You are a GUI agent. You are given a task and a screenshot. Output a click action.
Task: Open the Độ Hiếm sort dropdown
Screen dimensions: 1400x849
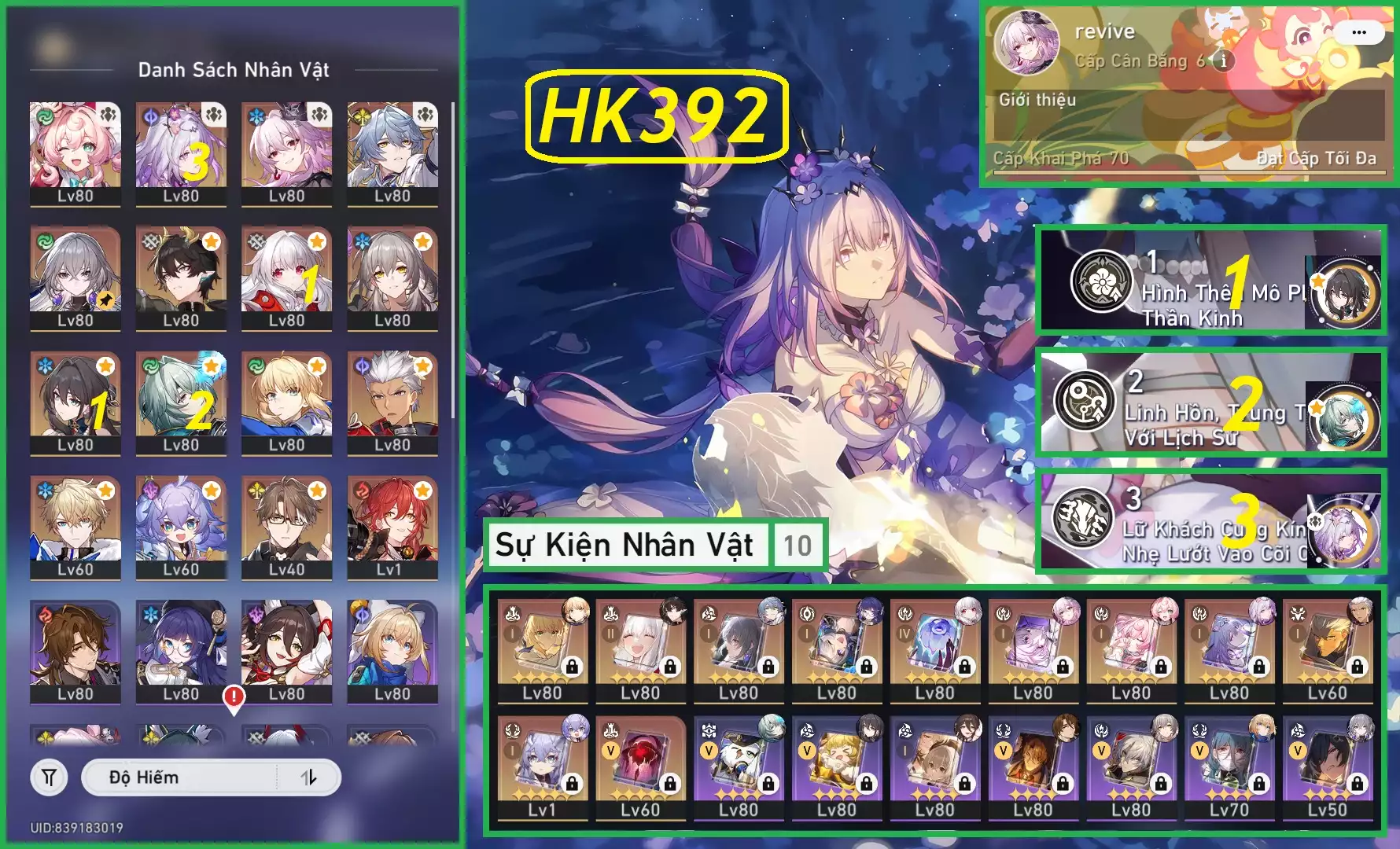179,777
